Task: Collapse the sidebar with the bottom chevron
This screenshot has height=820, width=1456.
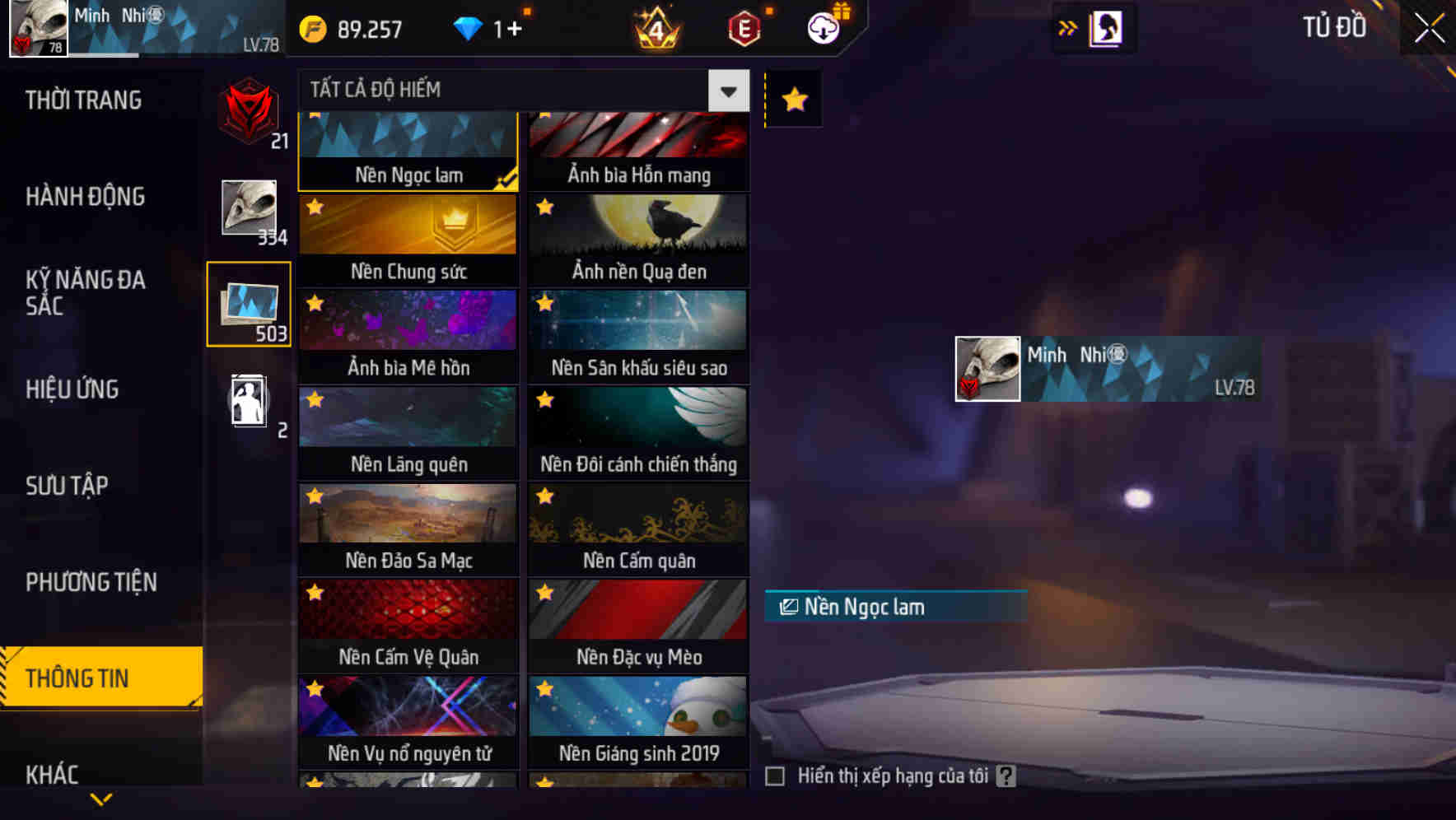Action: point(101,798)
